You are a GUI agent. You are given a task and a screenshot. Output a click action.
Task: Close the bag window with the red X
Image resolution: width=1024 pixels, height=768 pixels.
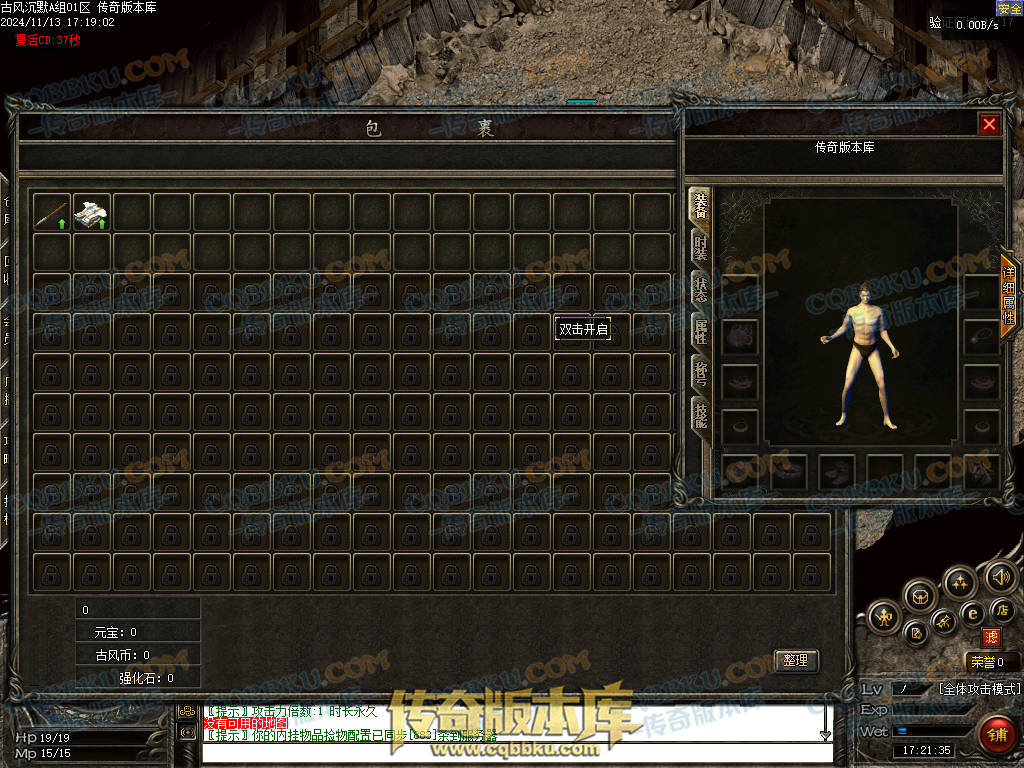pos(989,124)
